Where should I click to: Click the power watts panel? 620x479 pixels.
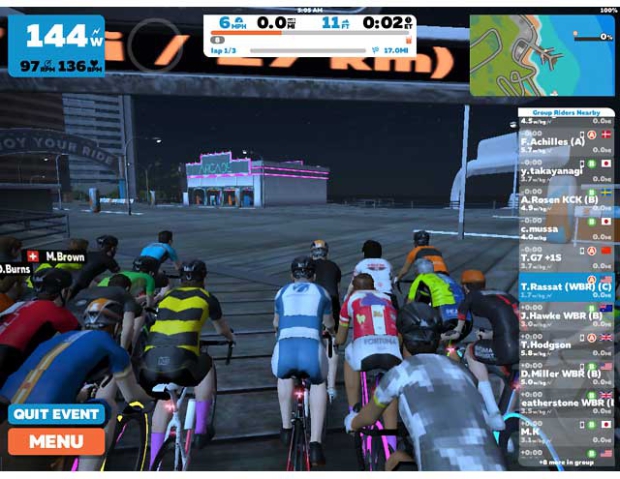click(x=56, y=45)
